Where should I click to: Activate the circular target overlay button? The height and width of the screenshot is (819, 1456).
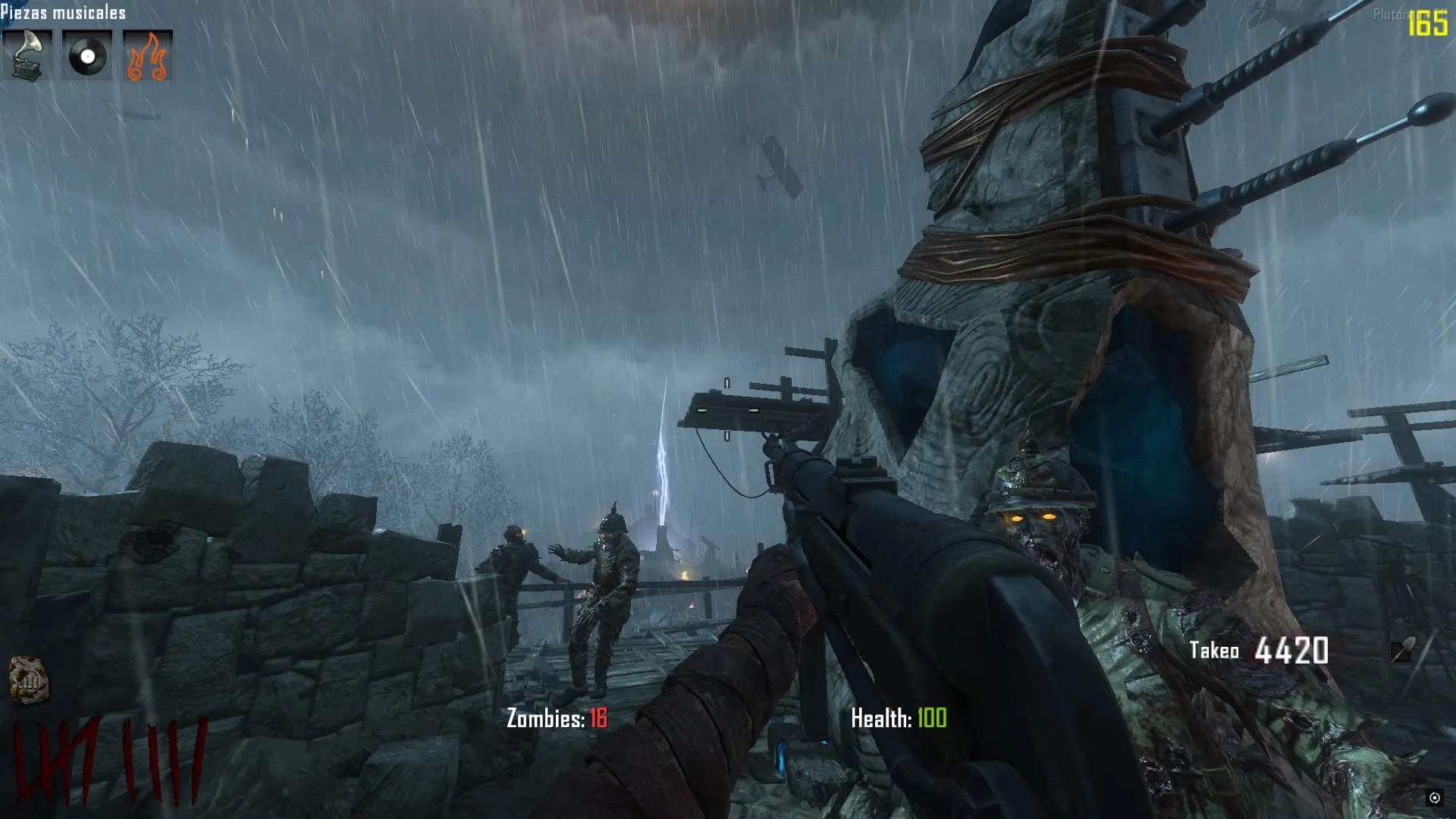coord(1434,797)
